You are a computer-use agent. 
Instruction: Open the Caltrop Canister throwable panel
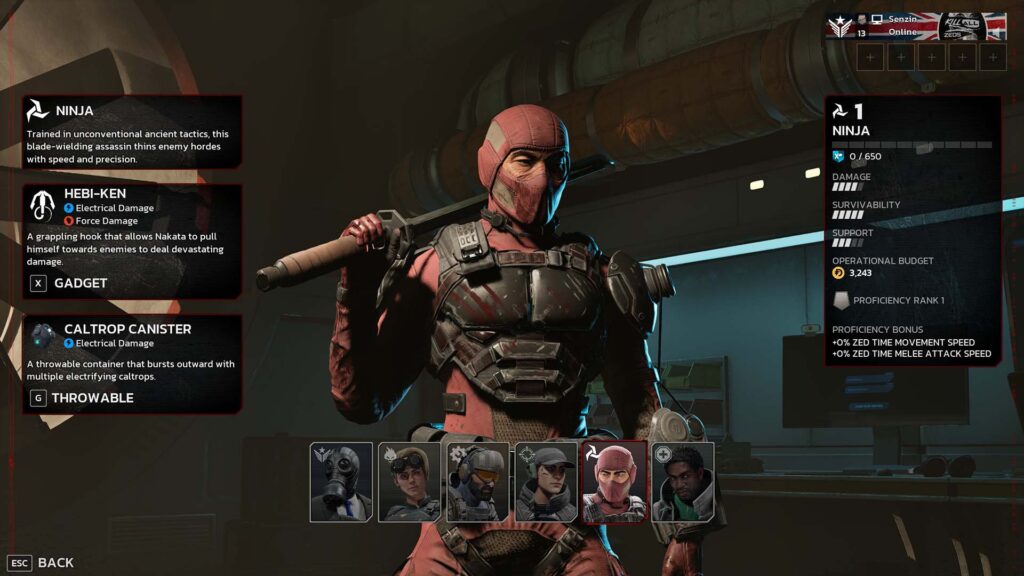click(x=132, y=363)
